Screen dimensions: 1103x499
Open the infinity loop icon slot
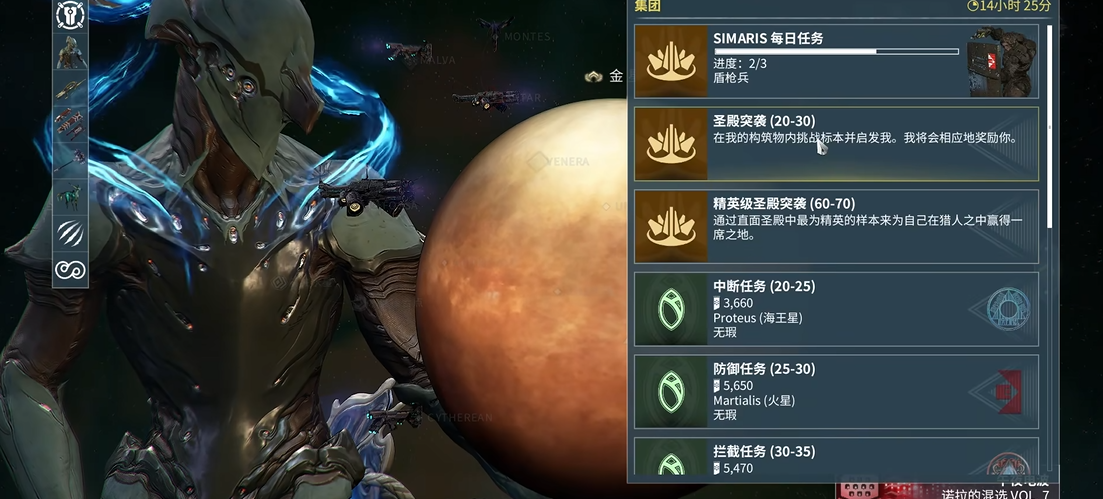(x=71, y=270)
